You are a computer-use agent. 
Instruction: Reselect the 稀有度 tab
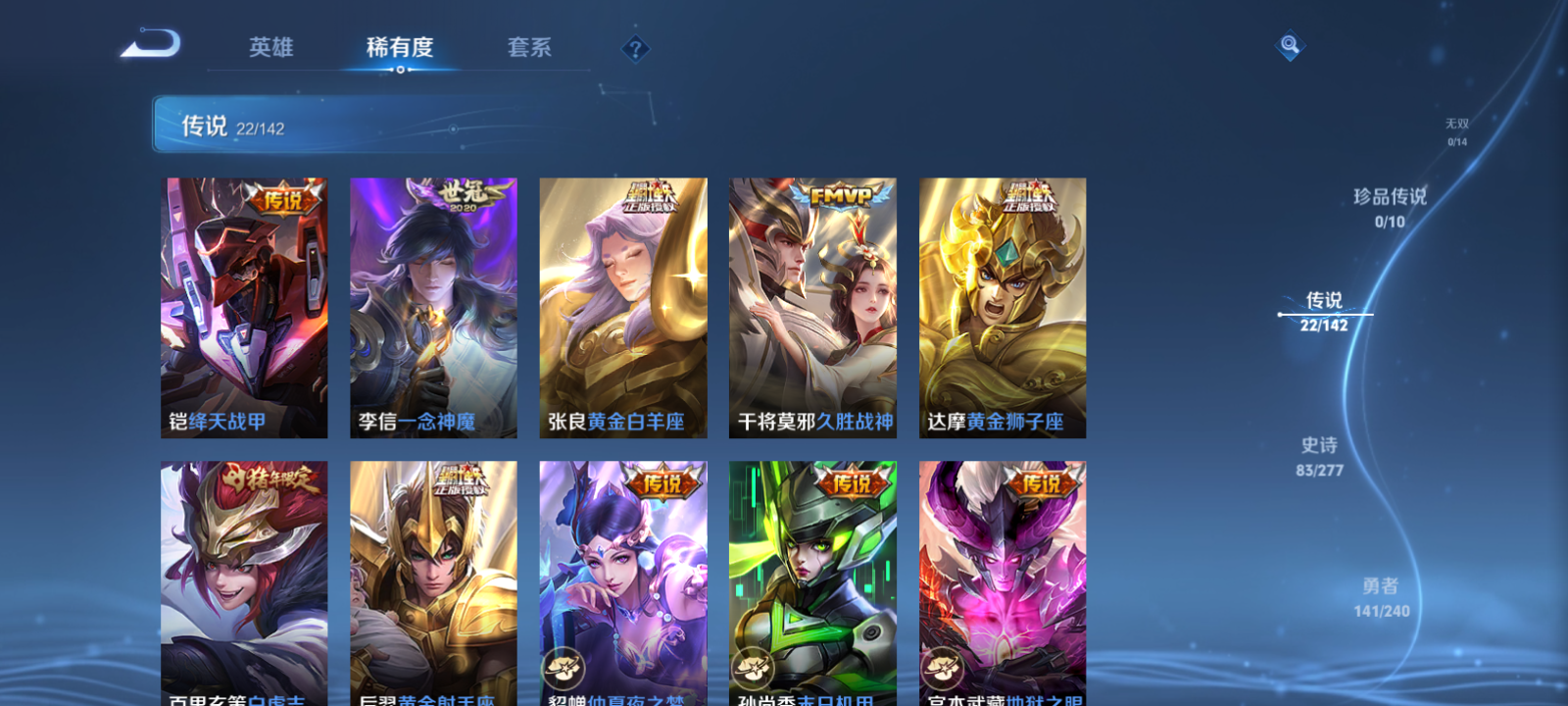tap(398, 47)
